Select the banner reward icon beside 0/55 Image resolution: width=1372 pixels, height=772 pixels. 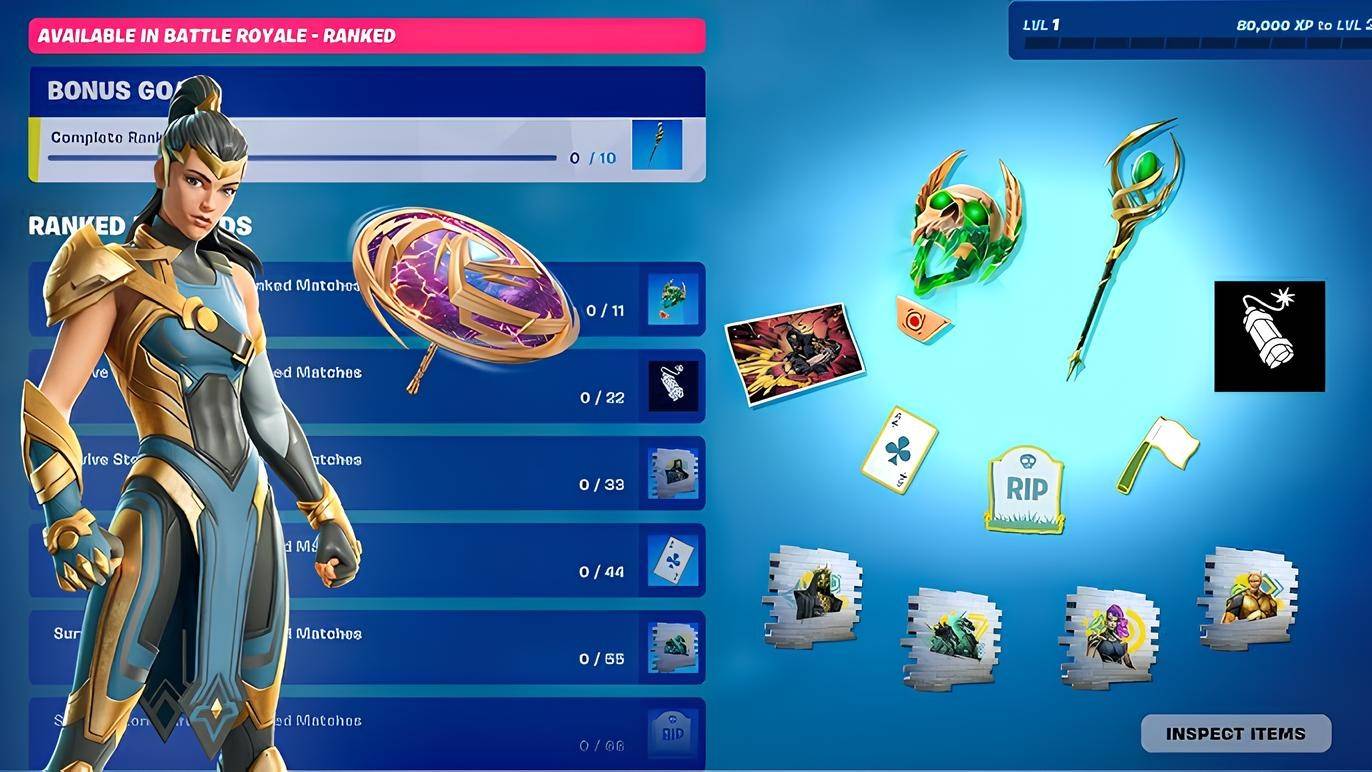coord(670,646)
